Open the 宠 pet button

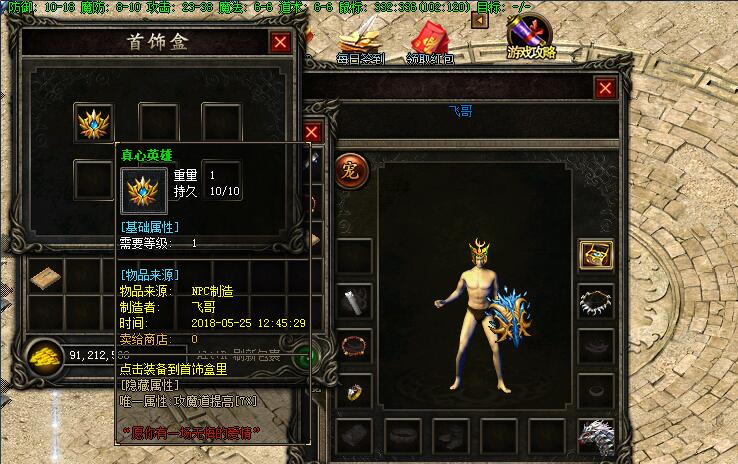point(352,166)
